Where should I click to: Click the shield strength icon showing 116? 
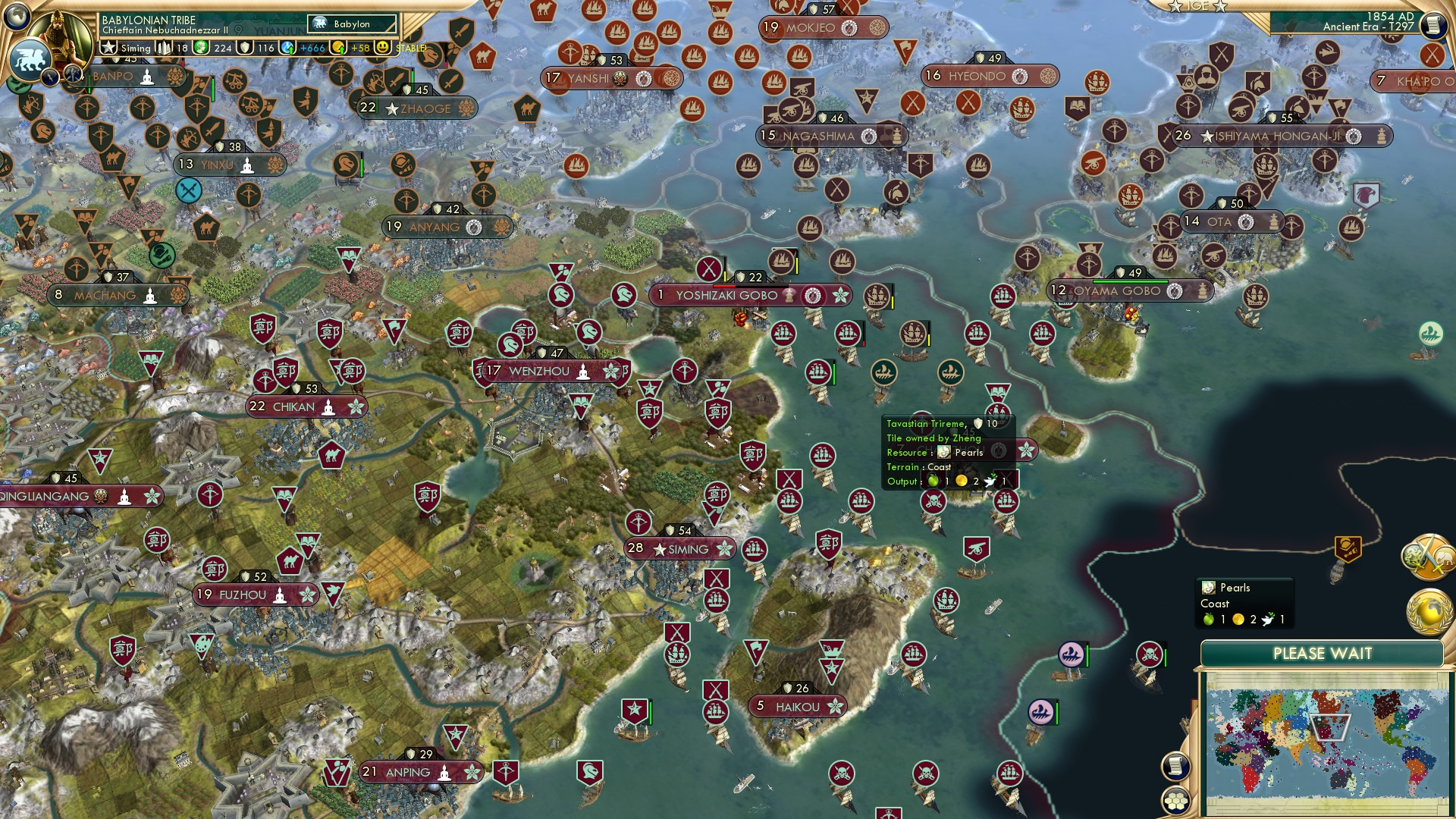point(245,47)
